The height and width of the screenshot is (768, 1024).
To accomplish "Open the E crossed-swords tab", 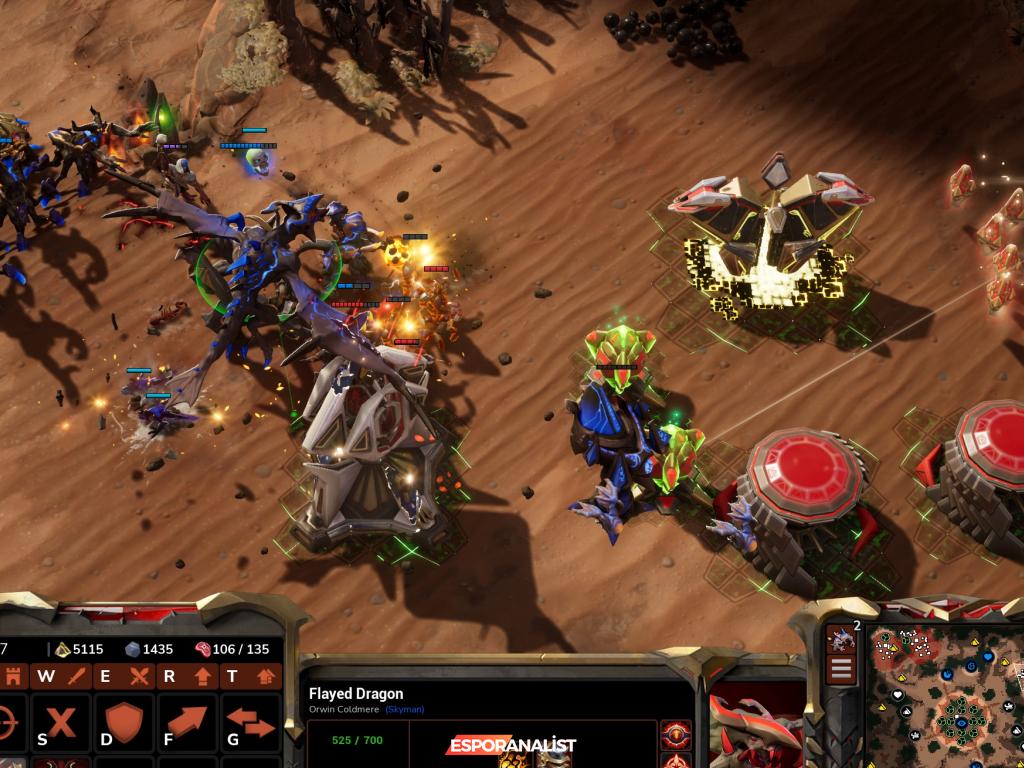I will pyautogui.click(x=122, y=676).
